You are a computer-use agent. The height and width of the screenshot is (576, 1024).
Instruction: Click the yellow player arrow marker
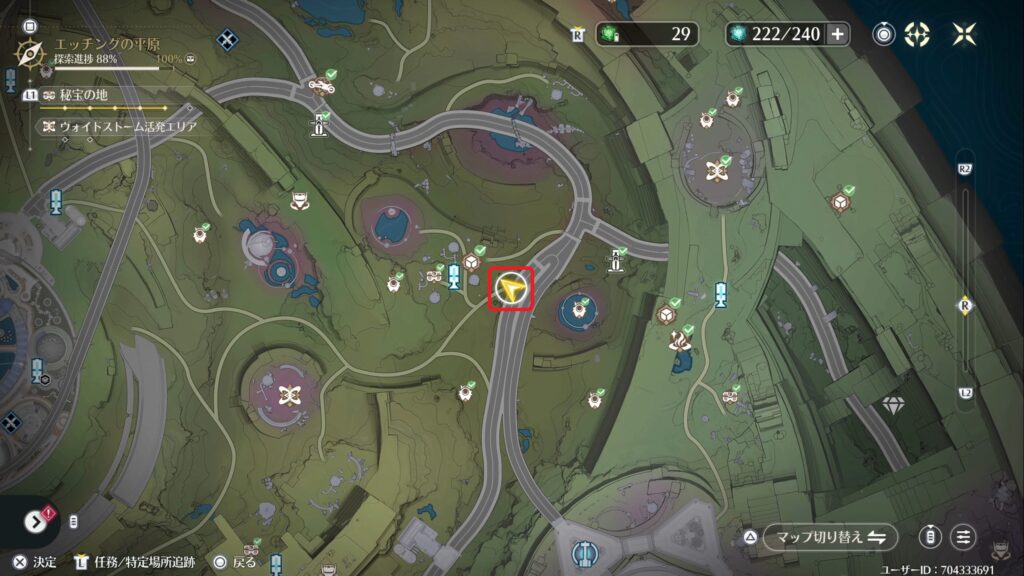[511, 290]
